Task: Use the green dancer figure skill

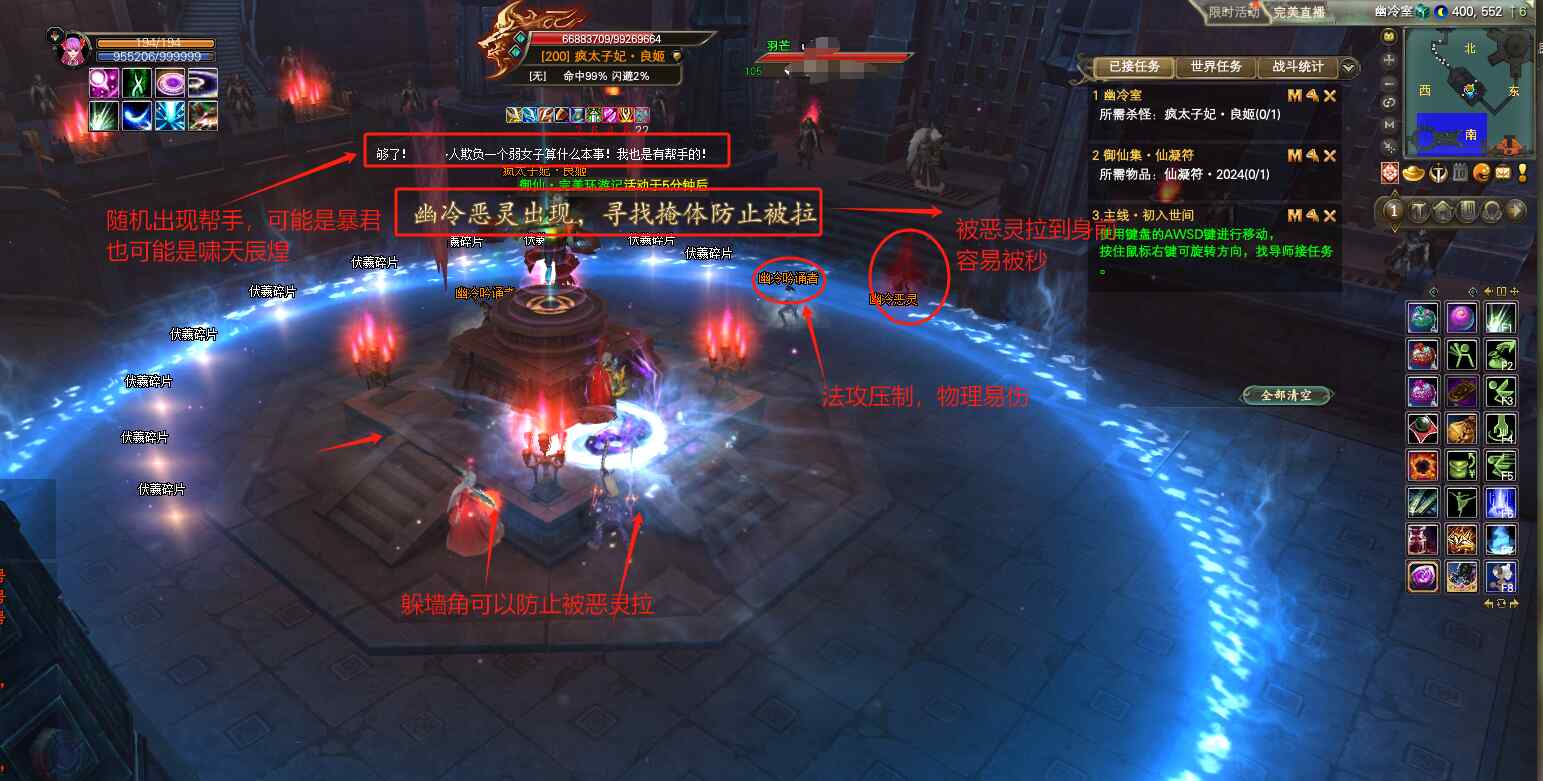Action: click(1461, 502)
